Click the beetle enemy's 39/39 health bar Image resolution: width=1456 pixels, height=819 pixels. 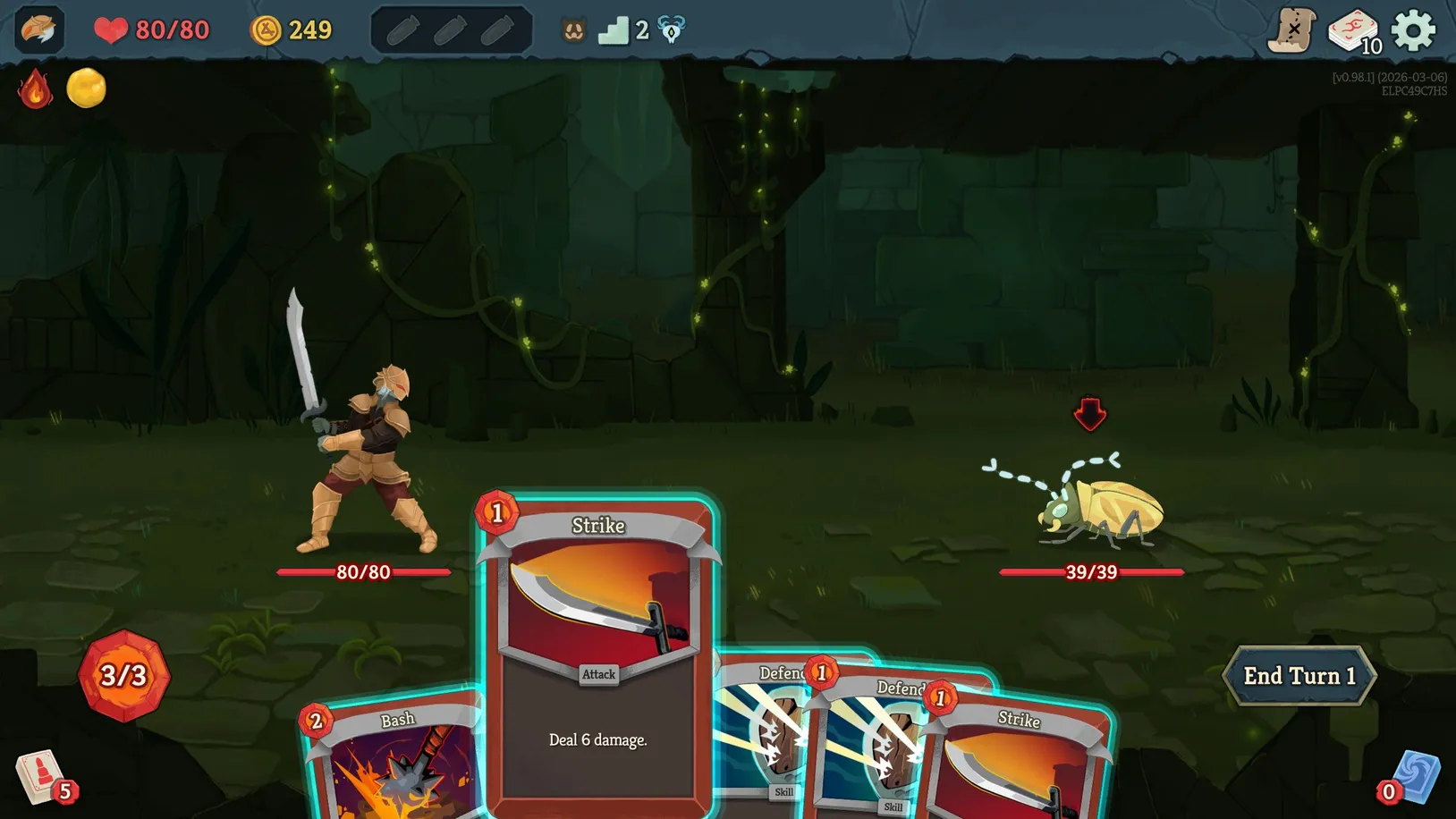1089,572
